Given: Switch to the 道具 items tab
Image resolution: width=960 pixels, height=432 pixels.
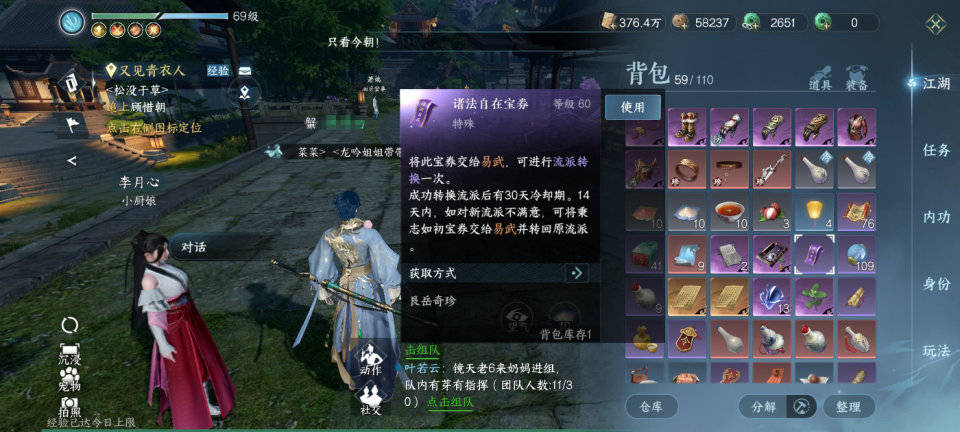Looking at the screenshot, I should 820,79.
